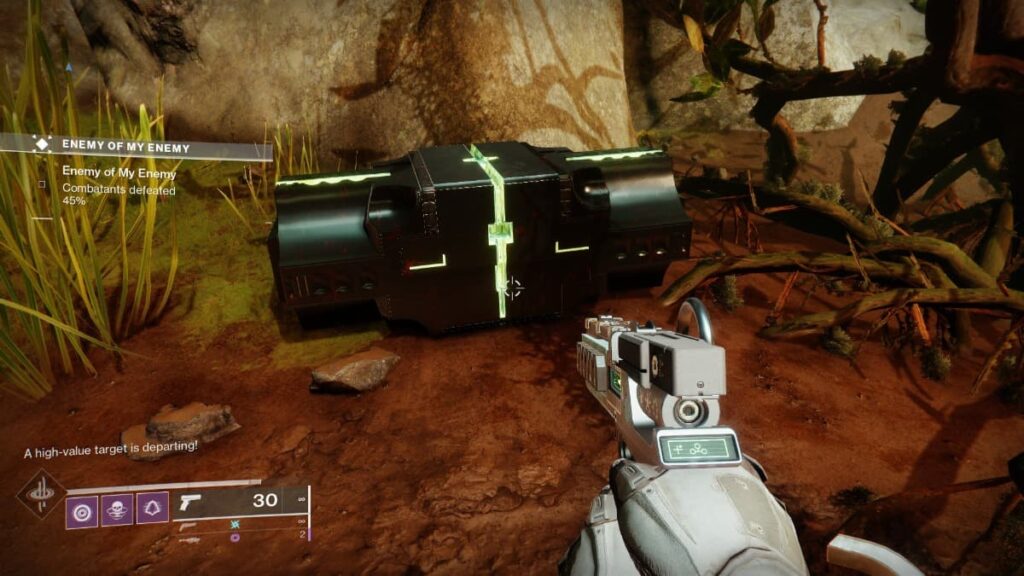The width and height of the screenshot is (1024, 576).
Task: Activate the purple ring grenade ability
Action: click(x=81, y=510)
